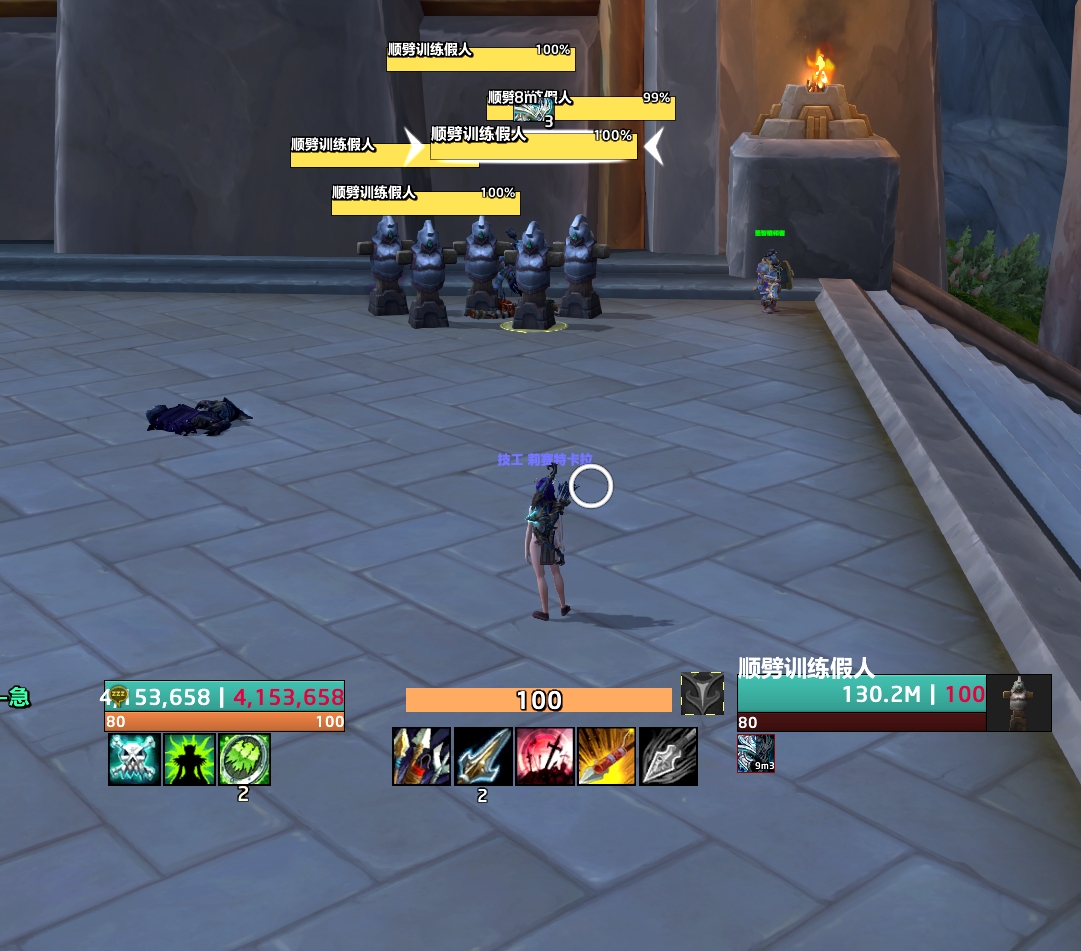The image size is (1081, 951).
Task: Click the nameplate highlighted by white arrows
Action: point(533,146)
